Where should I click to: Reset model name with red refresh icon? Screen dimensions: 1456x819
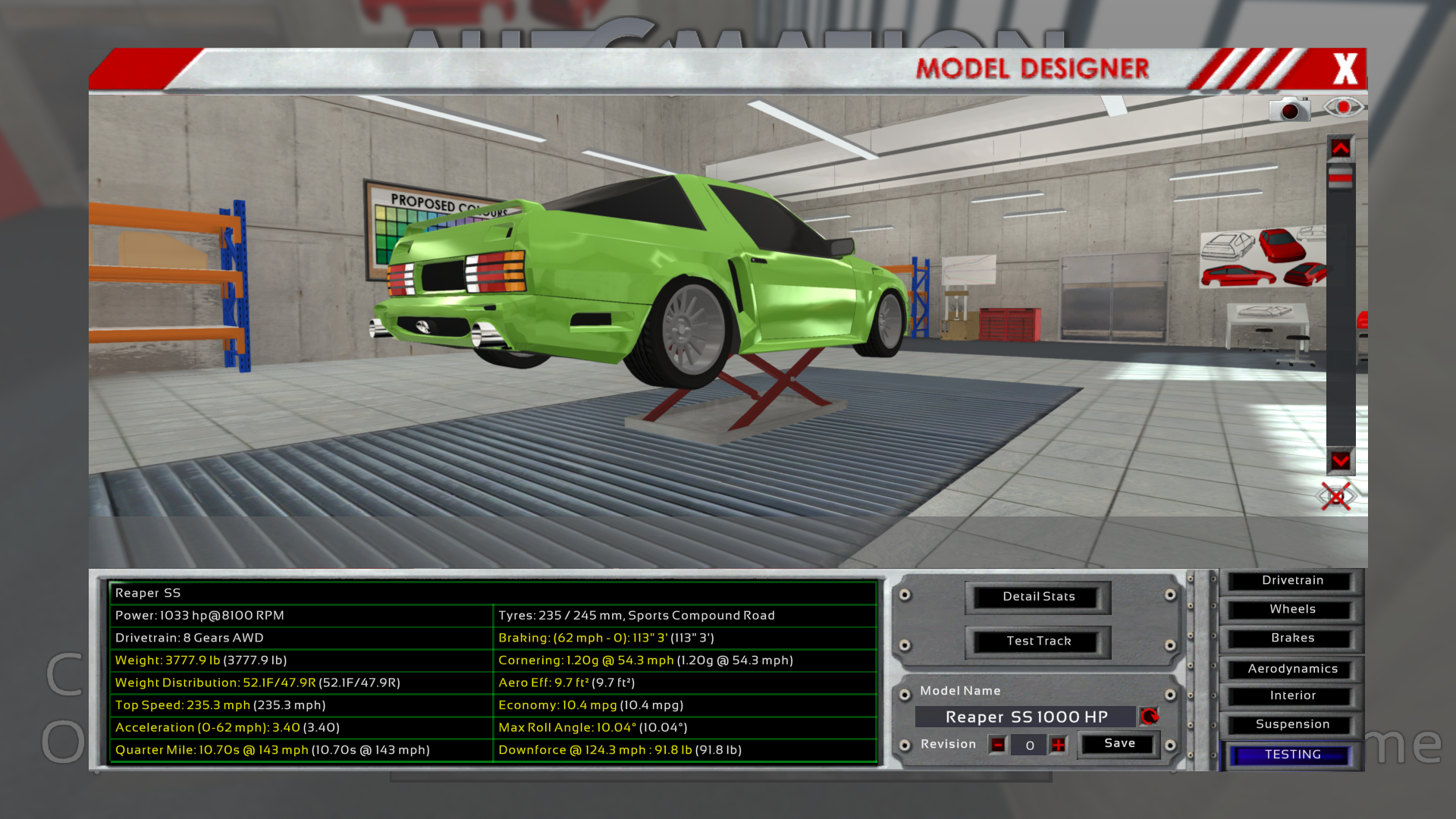1150,717
